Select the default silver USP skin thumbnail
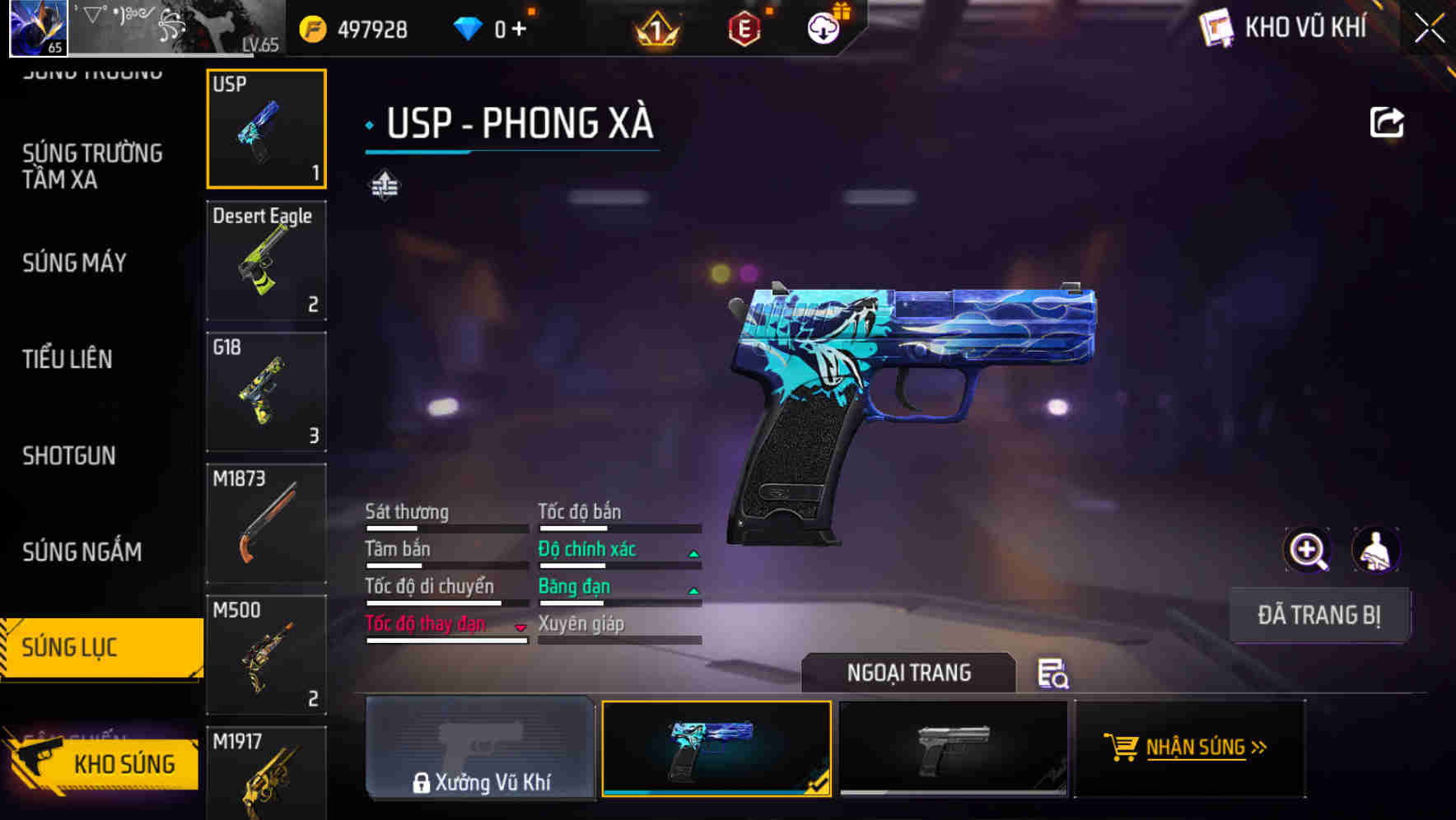The width and height of the screenshot is (1456, 820). [x=953, y=748]
